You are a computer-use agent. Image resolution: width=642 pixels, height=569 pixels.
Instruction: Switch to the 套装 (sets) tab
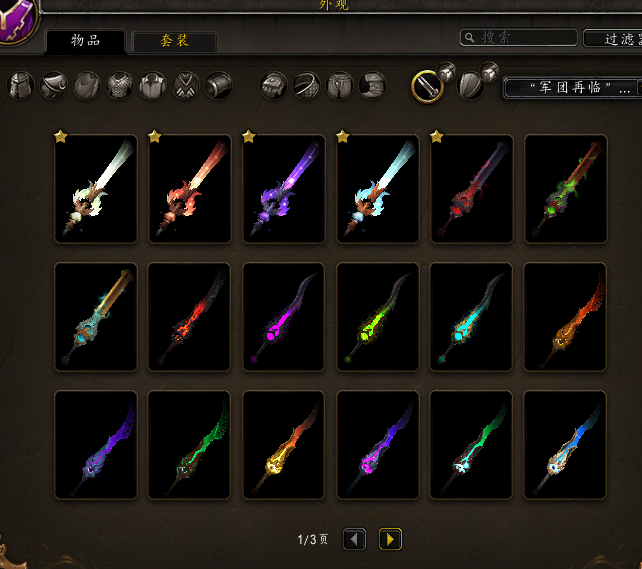[174, 41]
